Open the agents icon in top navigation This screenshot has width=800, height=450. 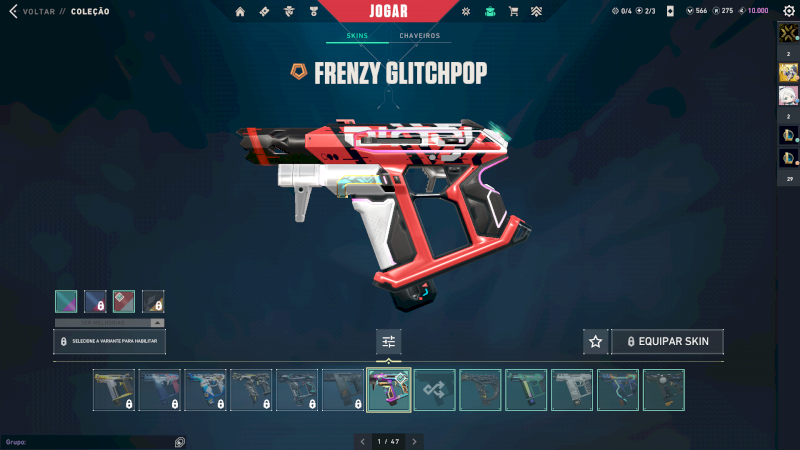click(x=289, y=12)
